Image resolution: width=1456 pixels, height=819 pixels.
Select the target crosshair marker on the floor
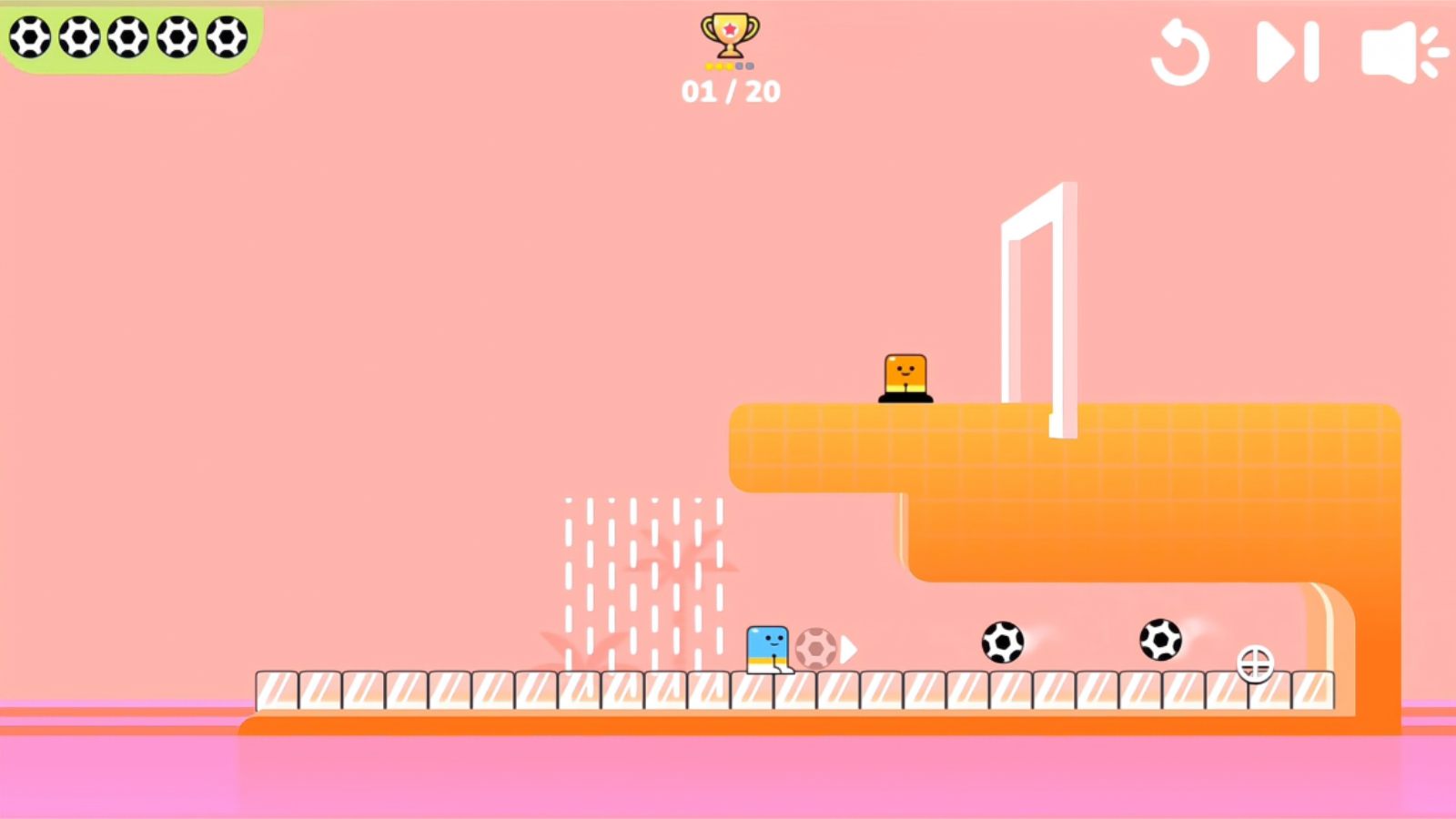click(1256, 665)
